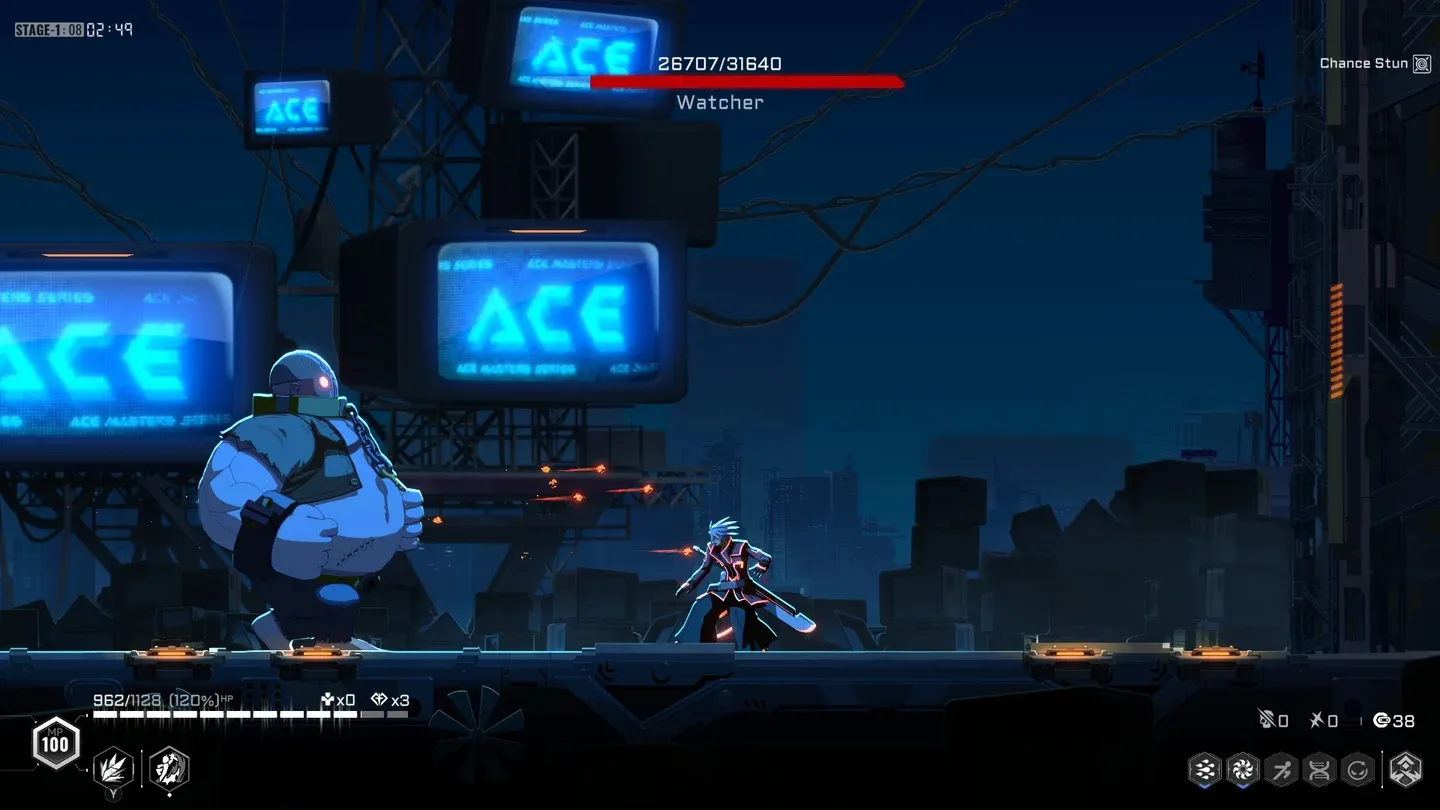1440x810 pixels.
Task: Open the Y skill slot marker
Action: 114,794
